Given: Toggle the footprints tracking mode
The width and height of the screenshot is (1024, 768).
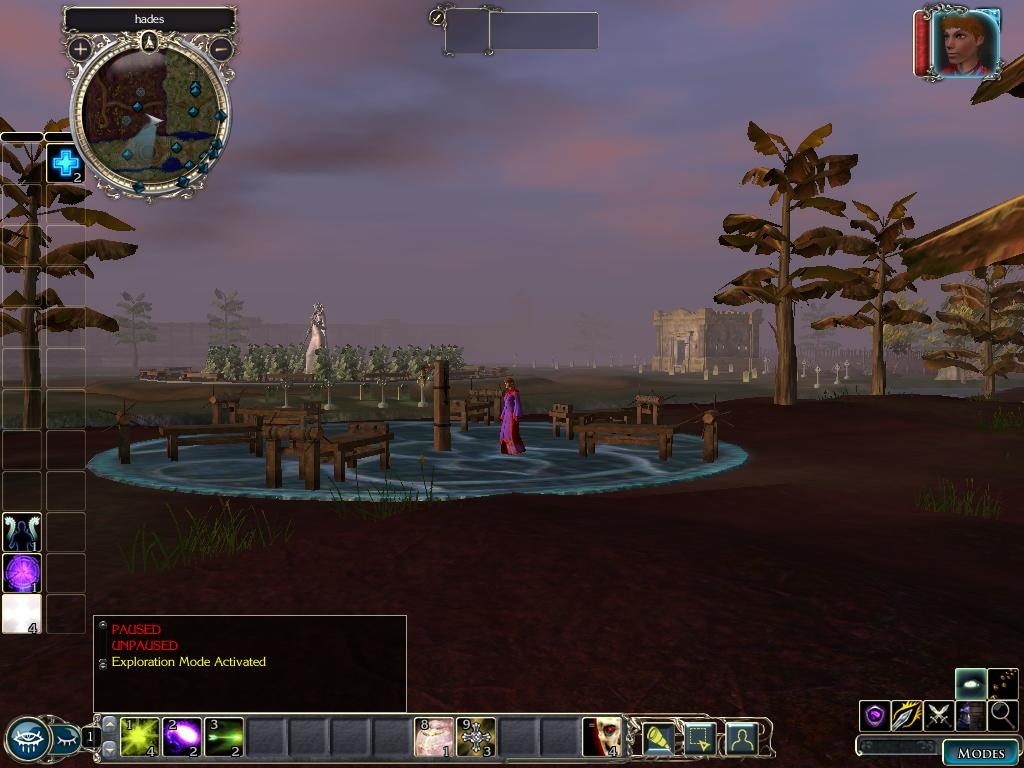Looking at the screenshot, I should pos(1003,684).
